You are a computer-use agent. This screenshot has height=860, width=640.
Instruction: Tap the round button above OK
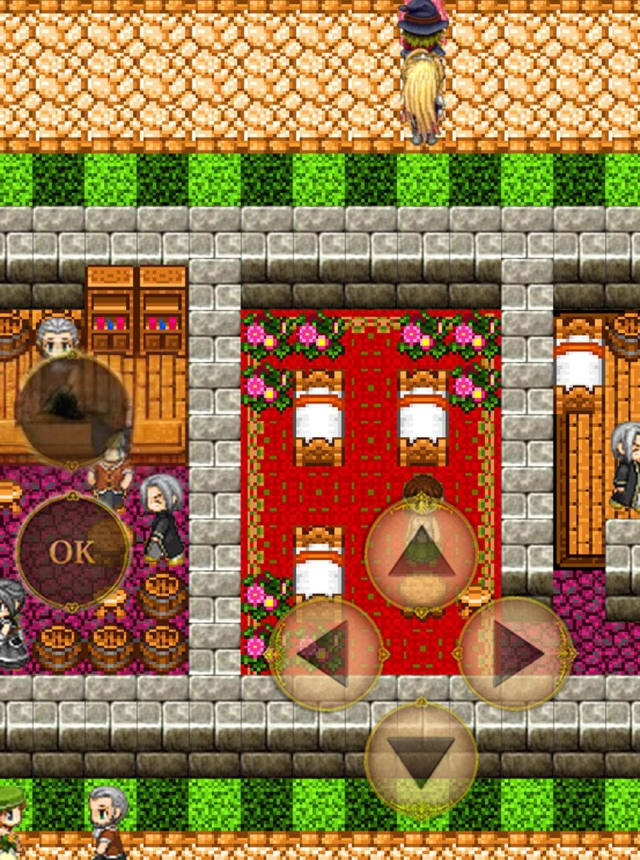(72, 409)
